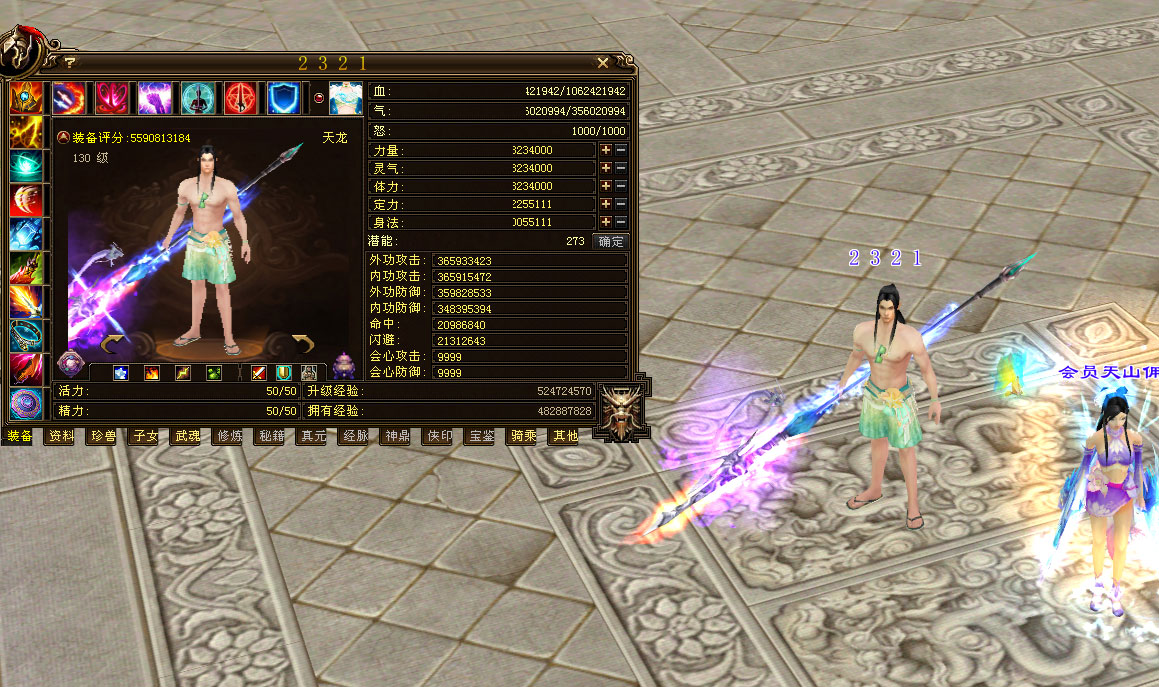Select the blue shield equipment slot
The height and width of the screenshot is (687, 1159).
tap(283, 98)
